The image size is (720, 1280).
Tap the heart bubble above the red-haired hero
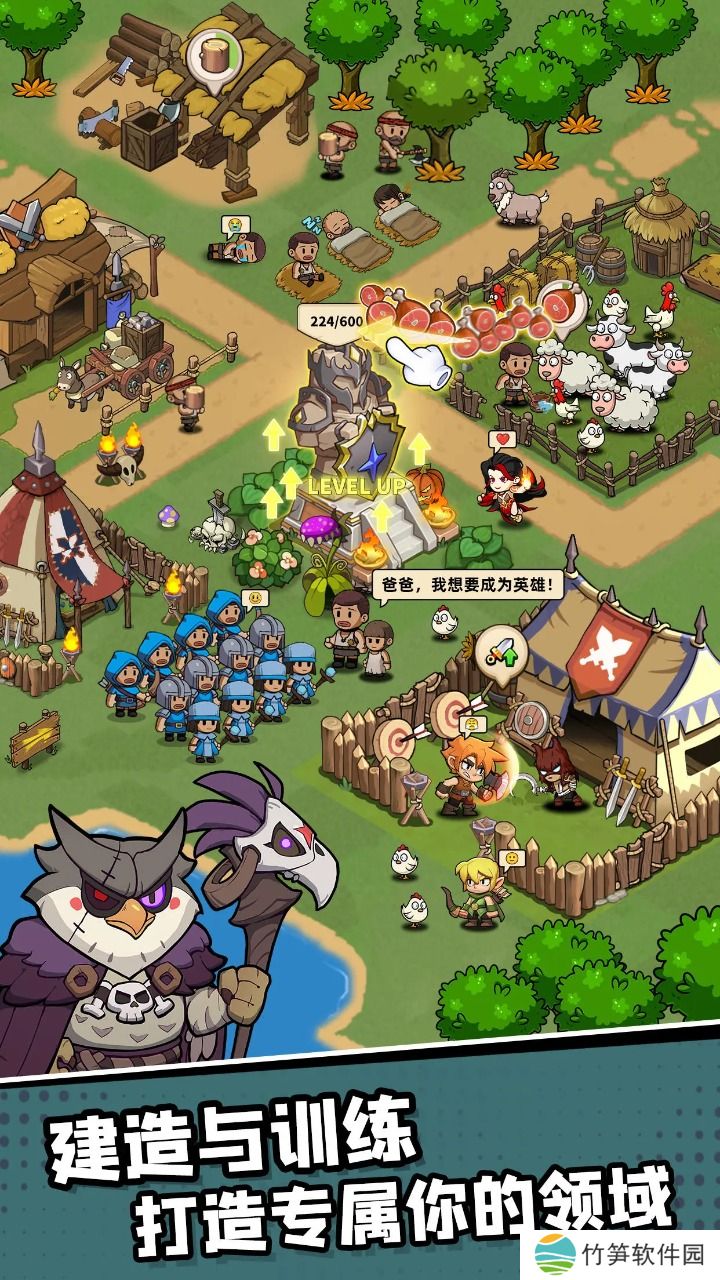[x=499, y=439]
